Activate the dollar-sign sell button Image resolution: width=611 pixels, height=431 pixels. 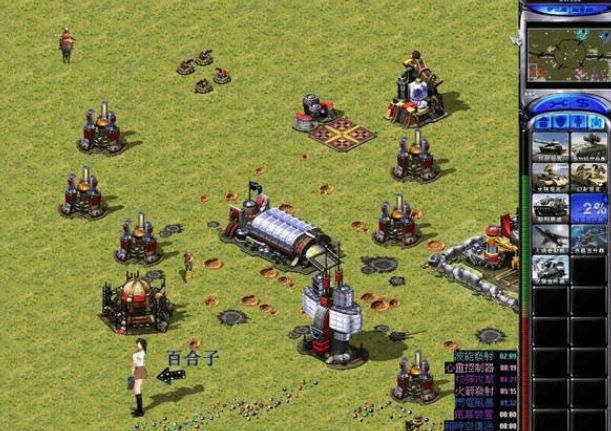[580, 103]
